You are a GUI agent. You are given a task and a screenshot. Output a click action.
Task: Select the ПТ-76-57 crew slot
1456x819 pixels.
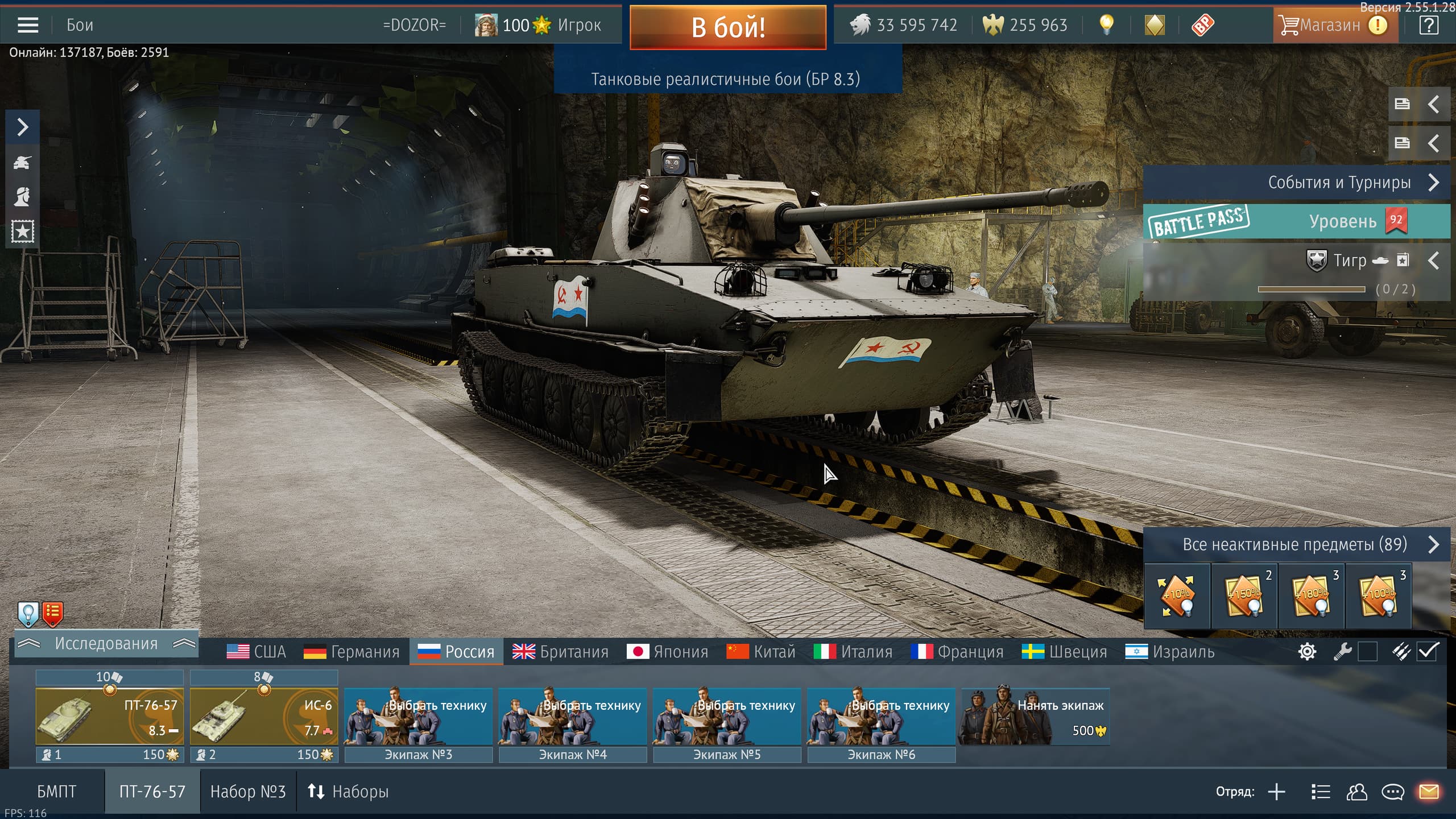click(109, 717)
